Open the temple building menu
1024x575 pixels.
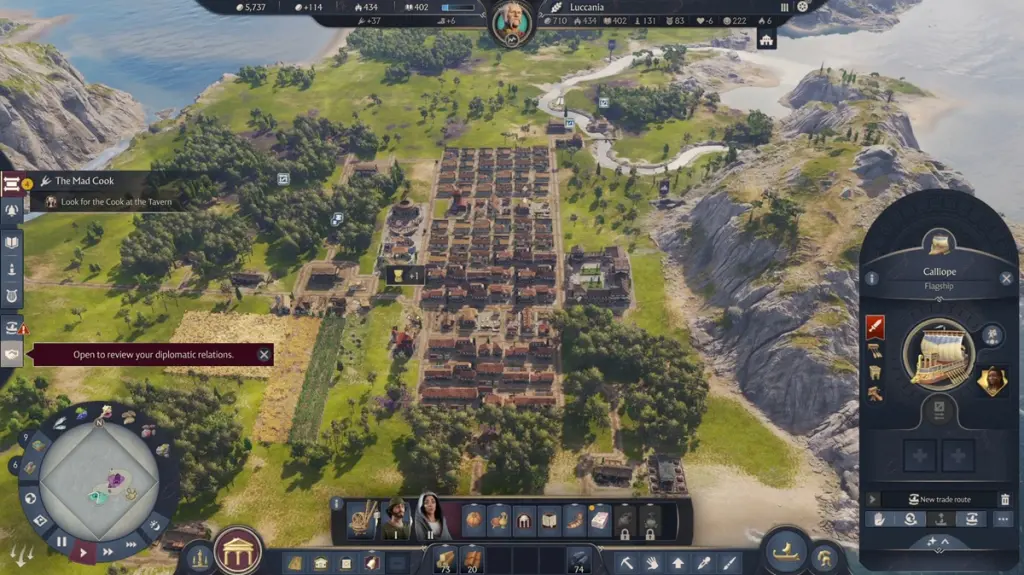click(x=238, y=551)
